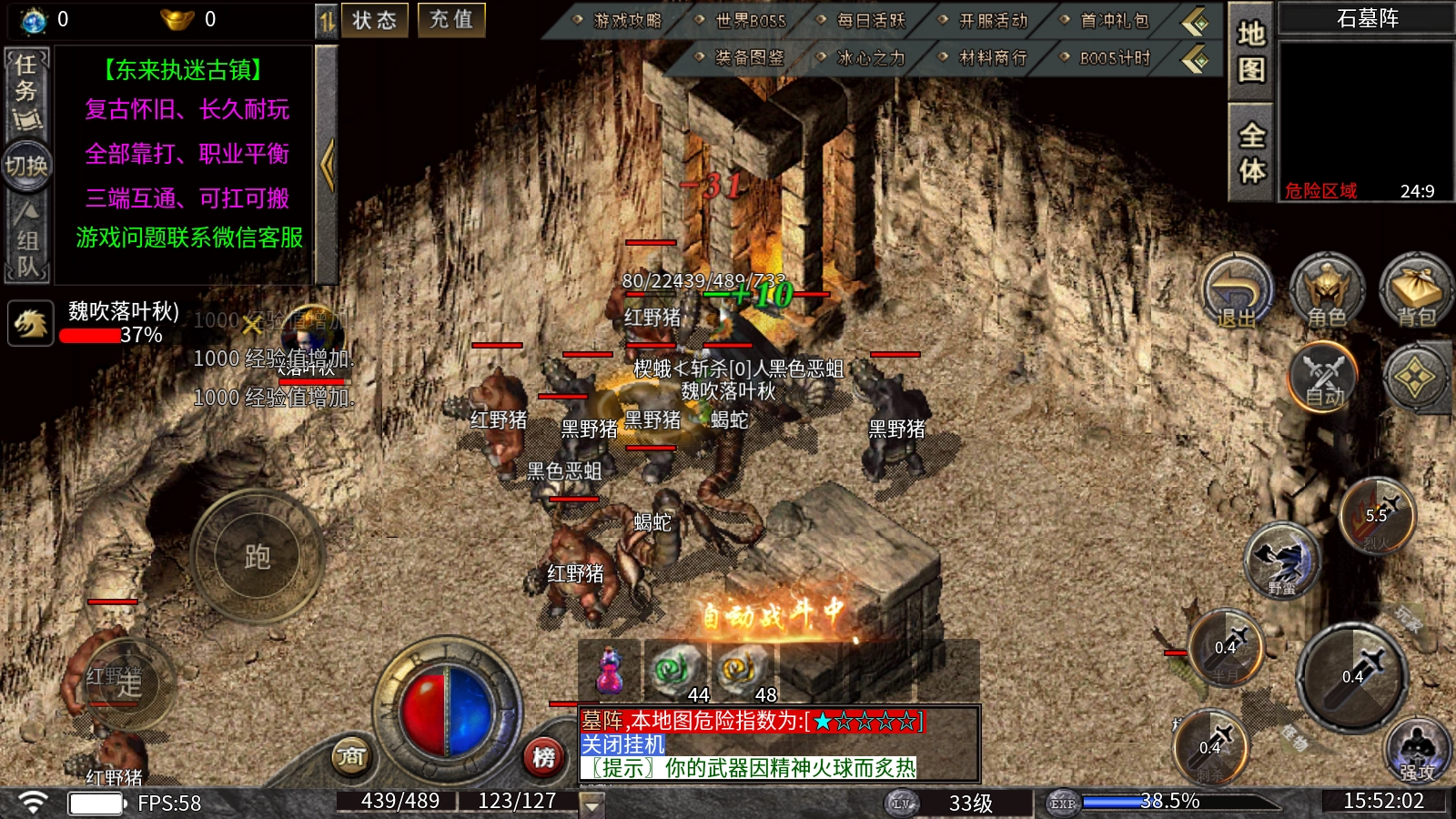Use the pink potion hotbar slot
This screenshot has height=819, width=1456.
tap(610, 672)
